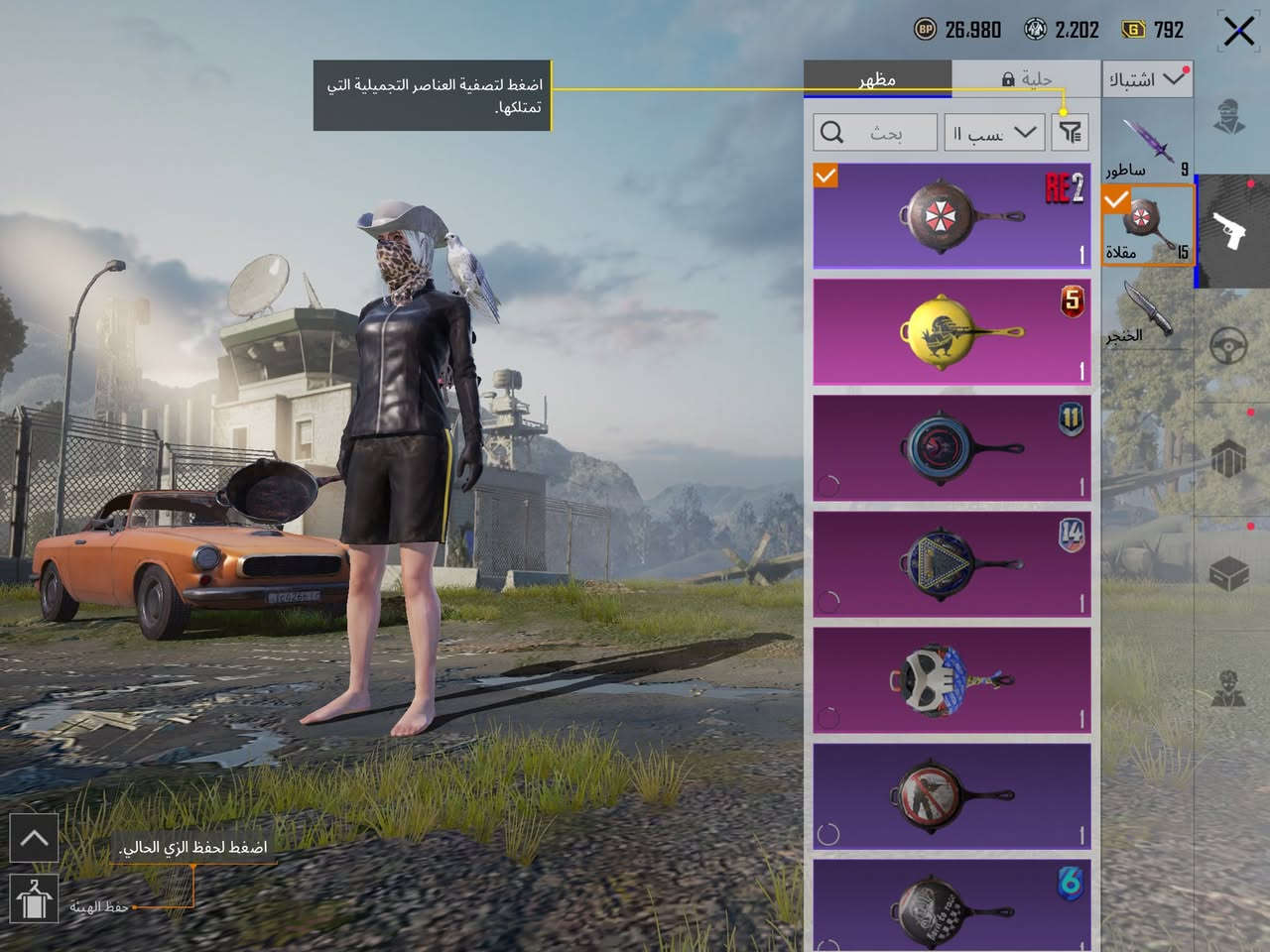The width and height of the screenshot is (1270, 952).
Task: Choose the prohibition-sign pan skin
Action: tap(952, 795)
